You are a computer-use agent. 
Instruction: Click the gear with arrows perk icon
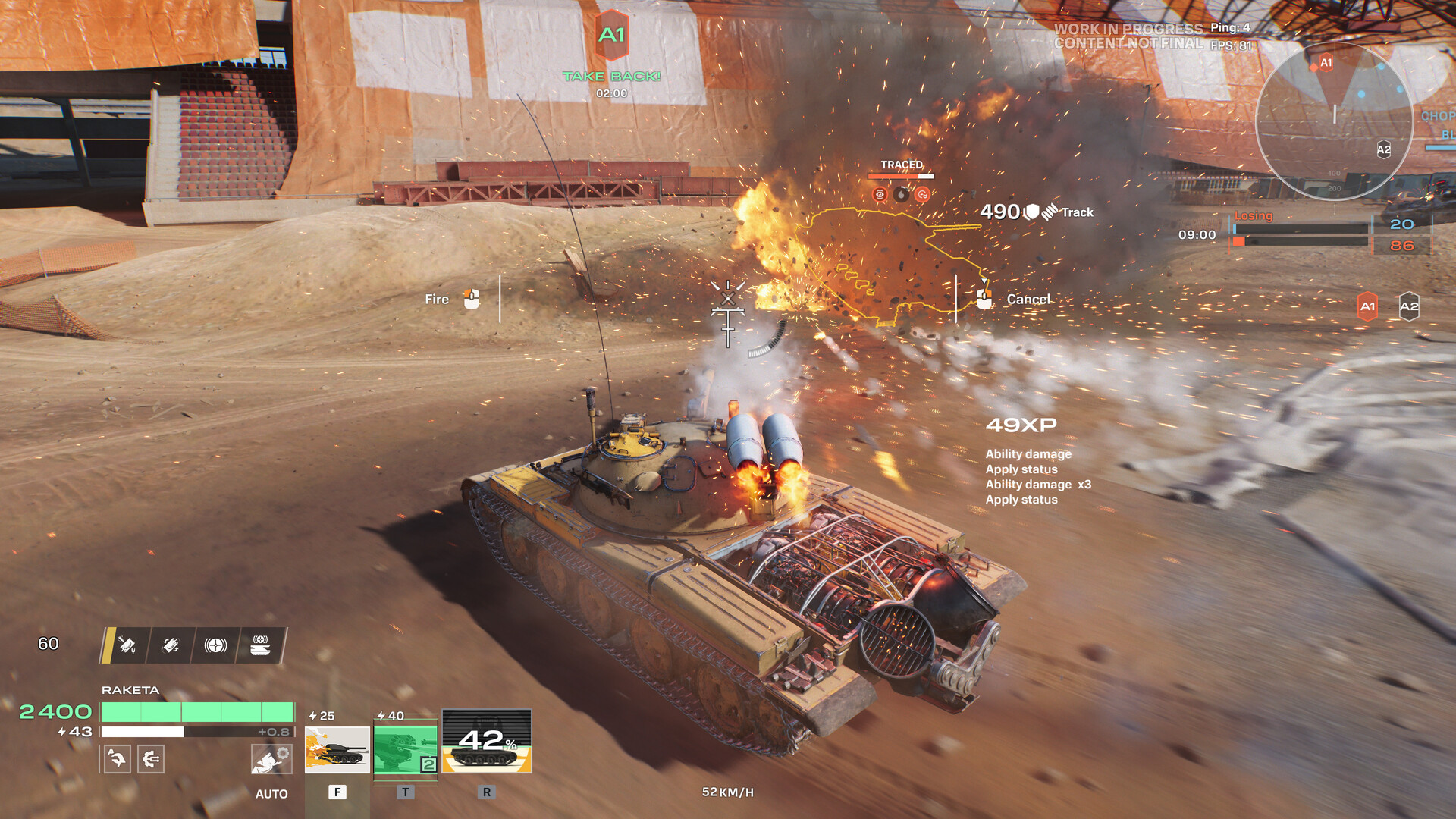tap(151, 758)
